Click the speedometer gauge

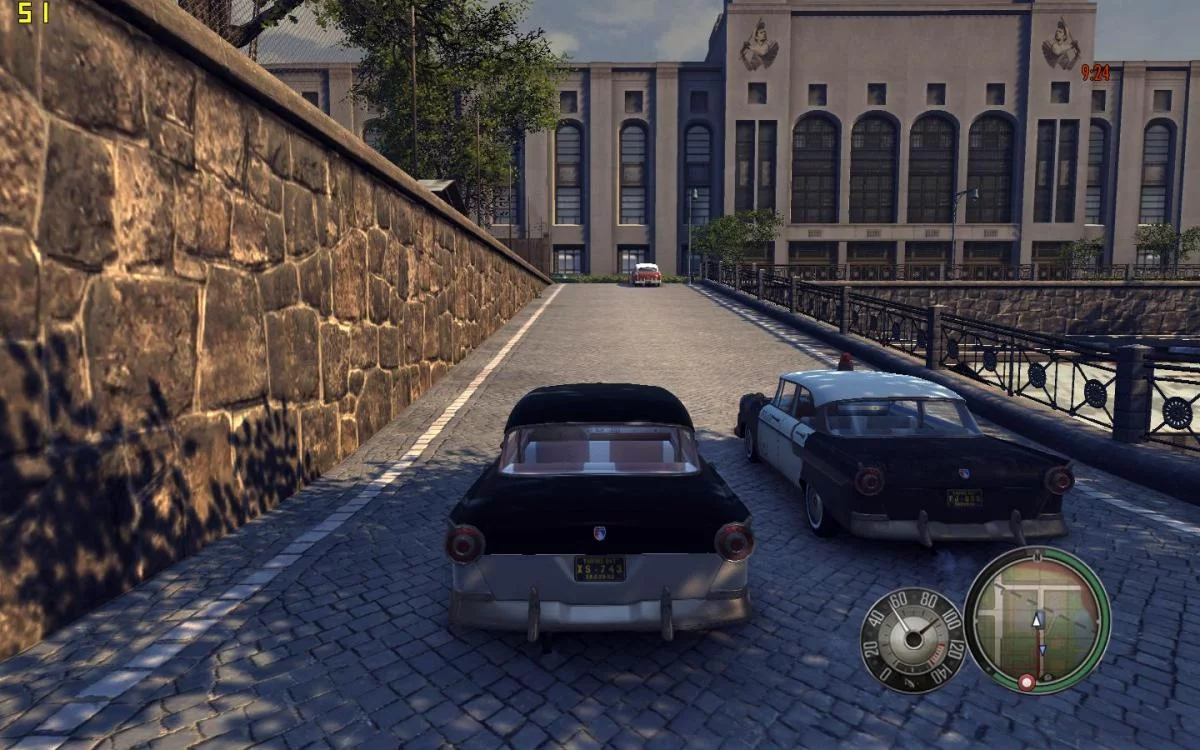[912, 640]
